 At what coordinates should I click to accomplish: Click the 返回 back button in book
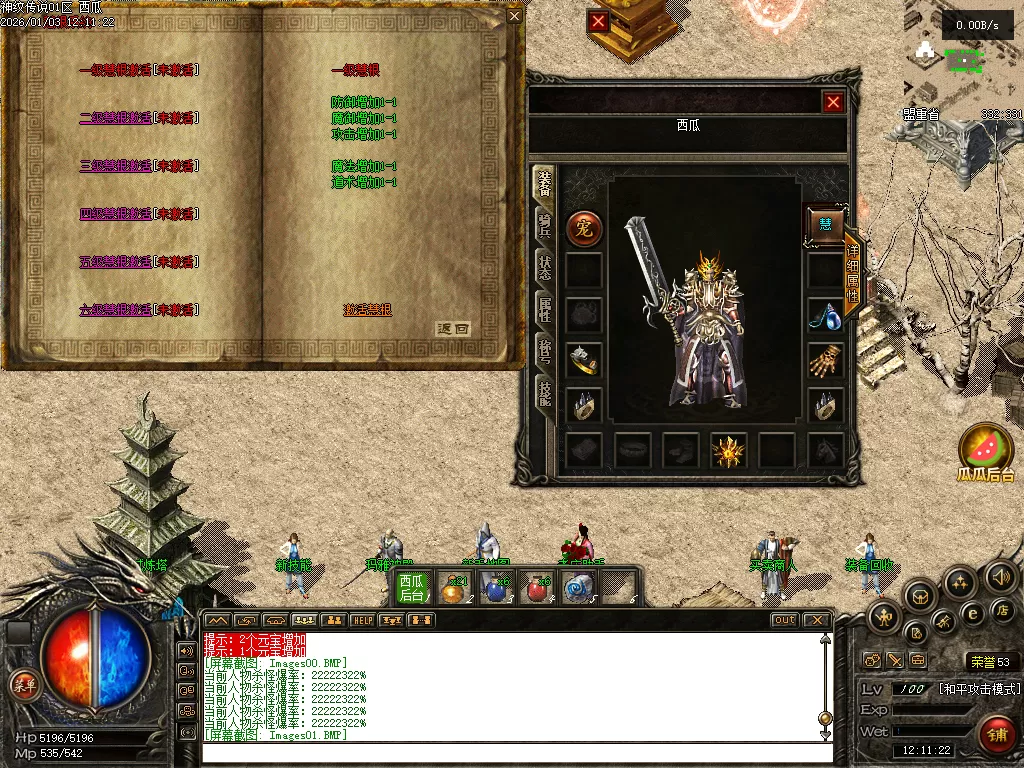453,328
